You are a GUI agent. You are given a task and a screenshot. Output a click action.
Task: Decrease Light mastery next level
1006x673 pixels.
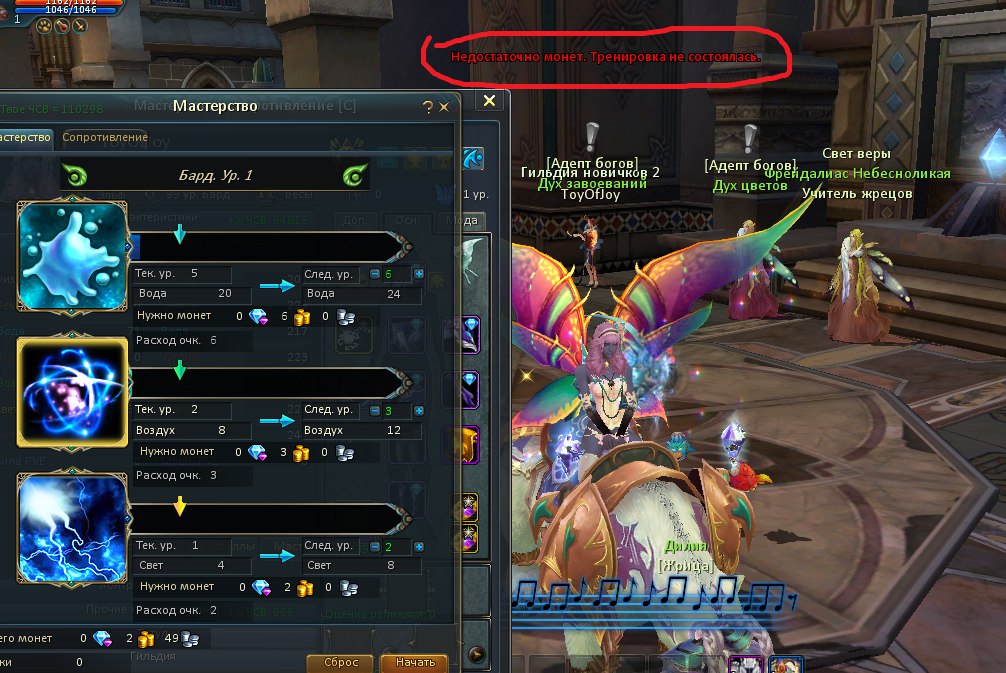[x=375, y=546]
